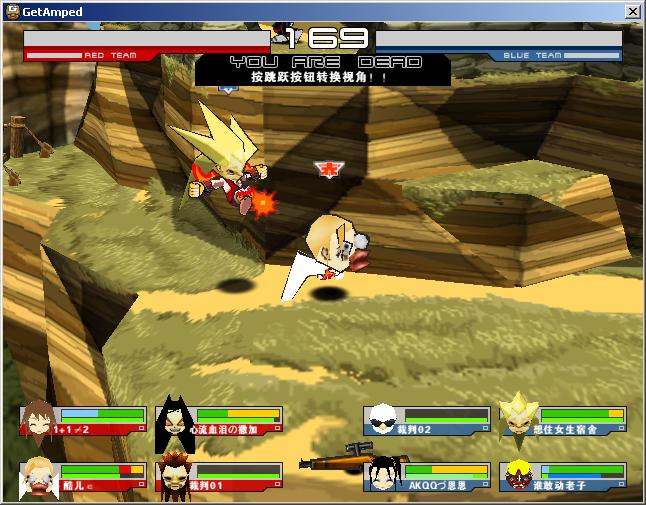646x505 pixels.
Task: Pick the 想住女生宿舍 player panel
Action: click(x=563, y=421)
